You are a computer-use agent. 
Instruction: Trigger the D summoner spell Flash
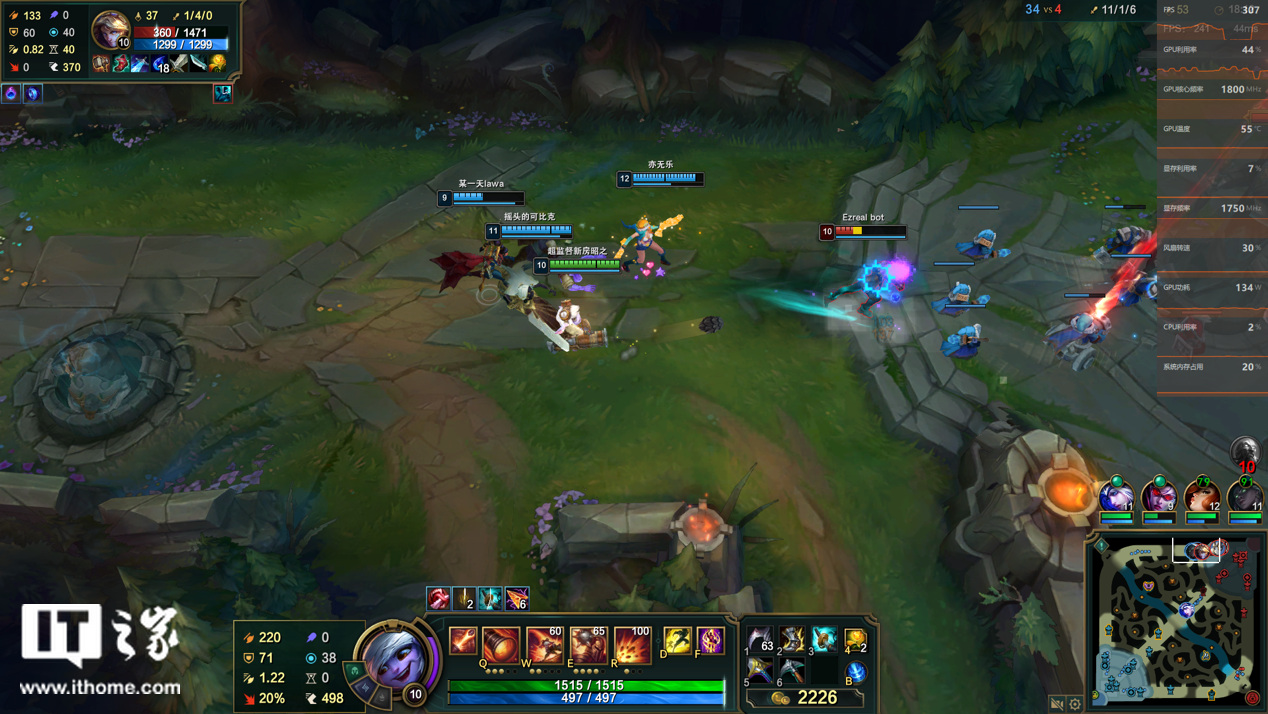click(x=677, y=640)
